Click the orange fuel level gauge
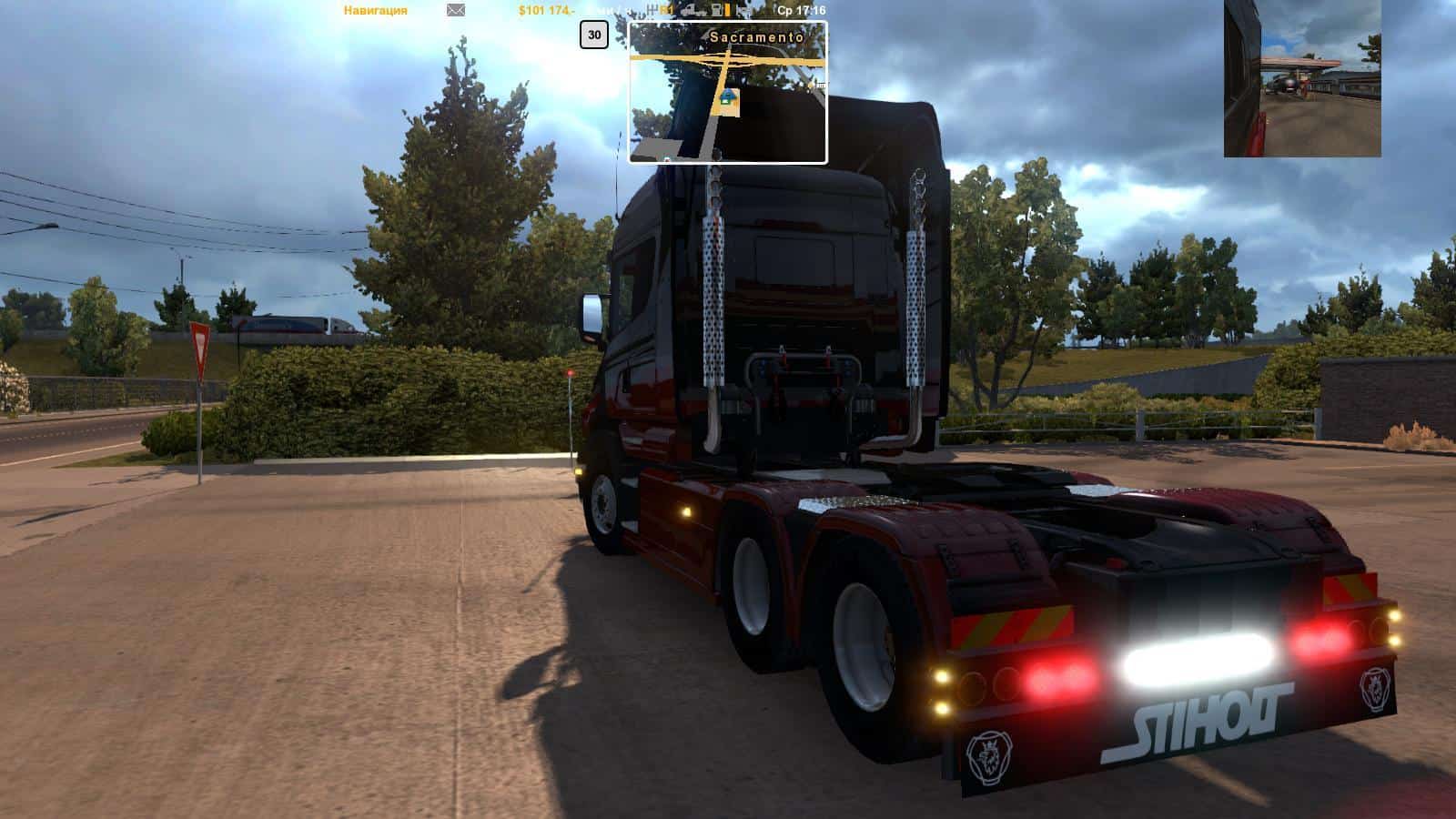The image size is (1456, 819). click(x=728, y=10)
